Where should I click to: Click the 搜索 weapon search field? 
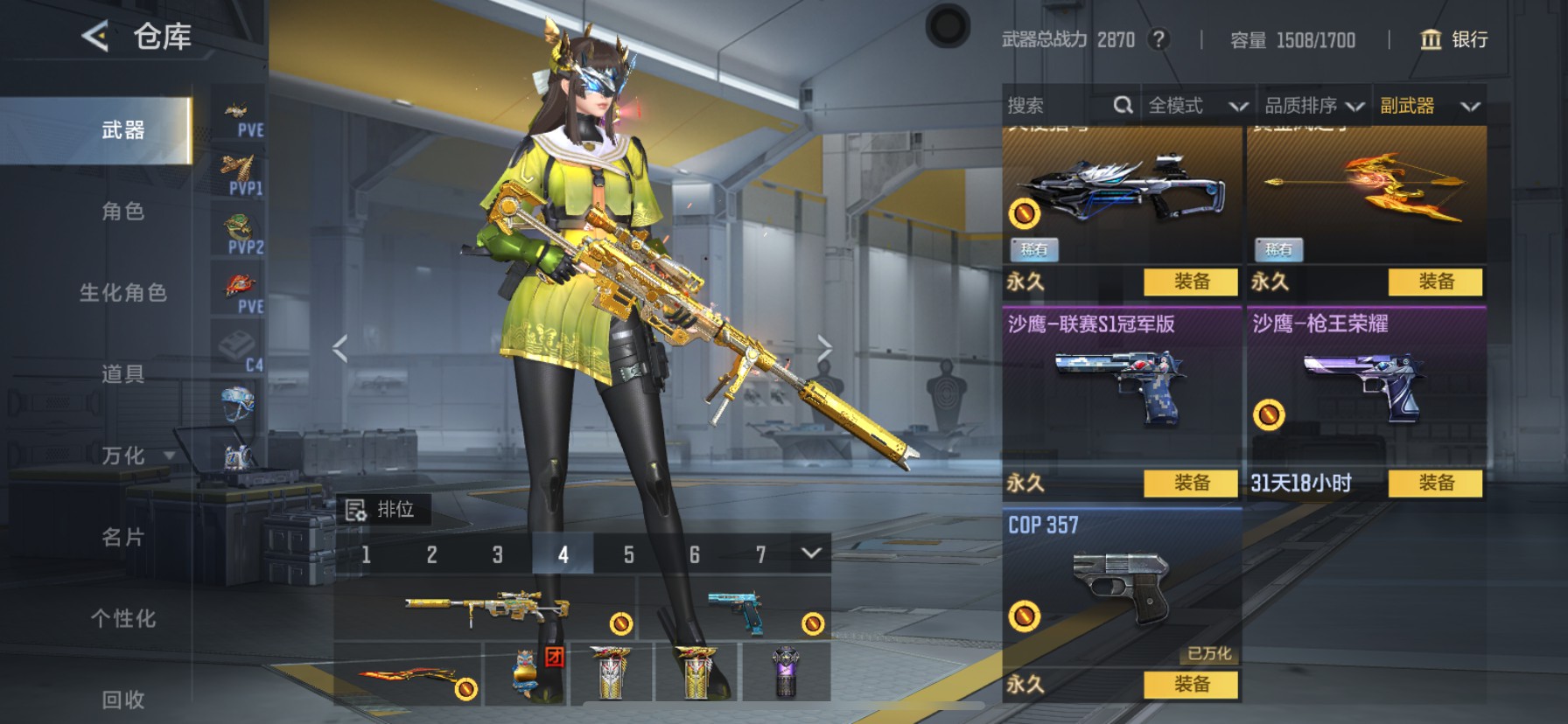(x=1059, y=106)
